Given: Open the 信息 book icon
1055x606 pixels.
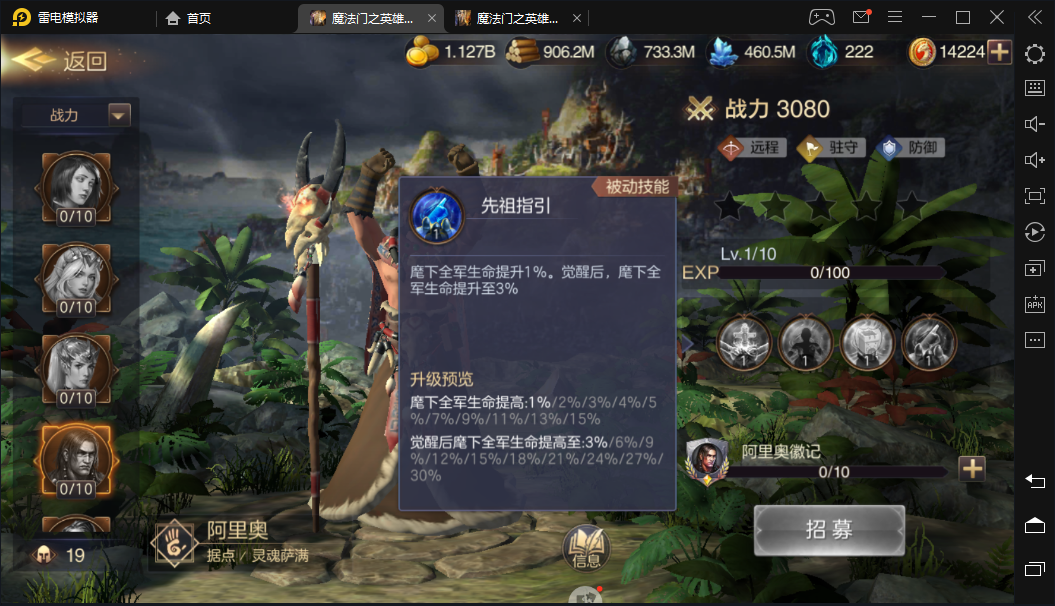Looking at the screenshot, I should [x=586, y=547].
